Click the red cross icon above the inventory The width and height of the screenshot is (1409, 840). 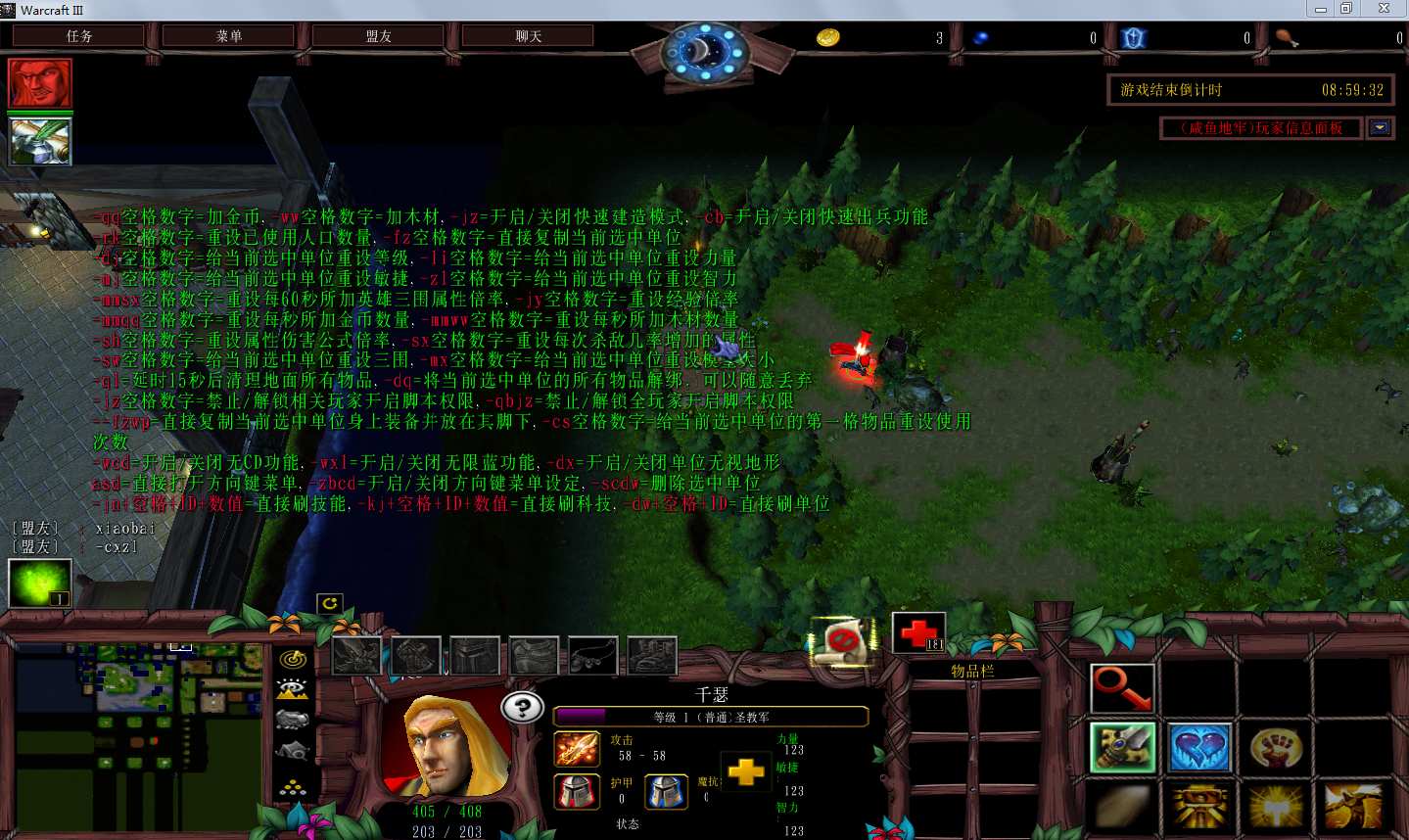pyautogui.click(x=918, y=632)
